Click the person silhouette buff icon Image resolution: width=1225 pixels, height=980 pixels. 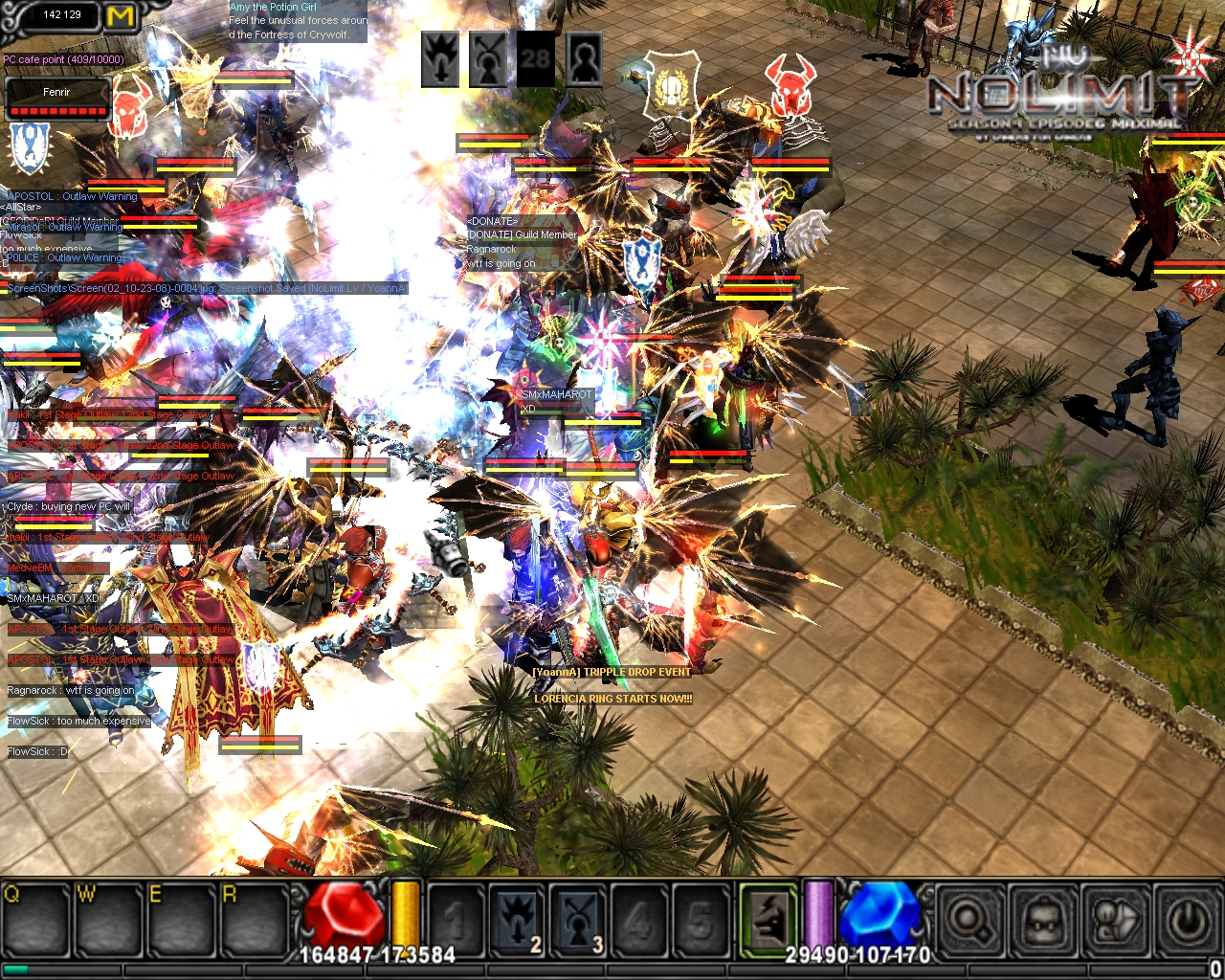click(x=584, y=60)
